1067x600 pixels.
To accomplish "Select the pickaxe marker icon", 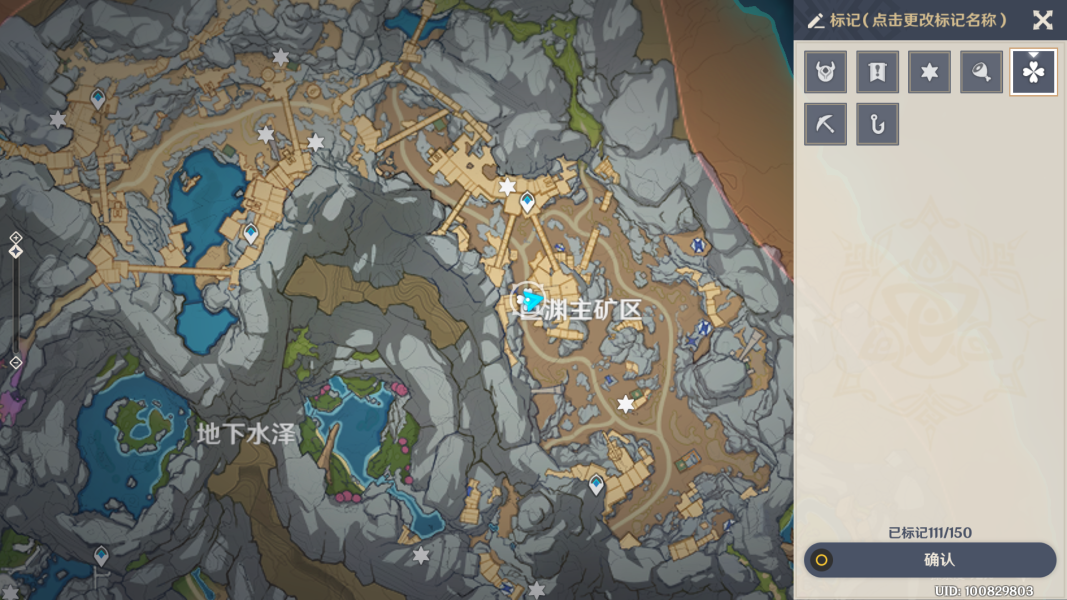I will point(826,124).
